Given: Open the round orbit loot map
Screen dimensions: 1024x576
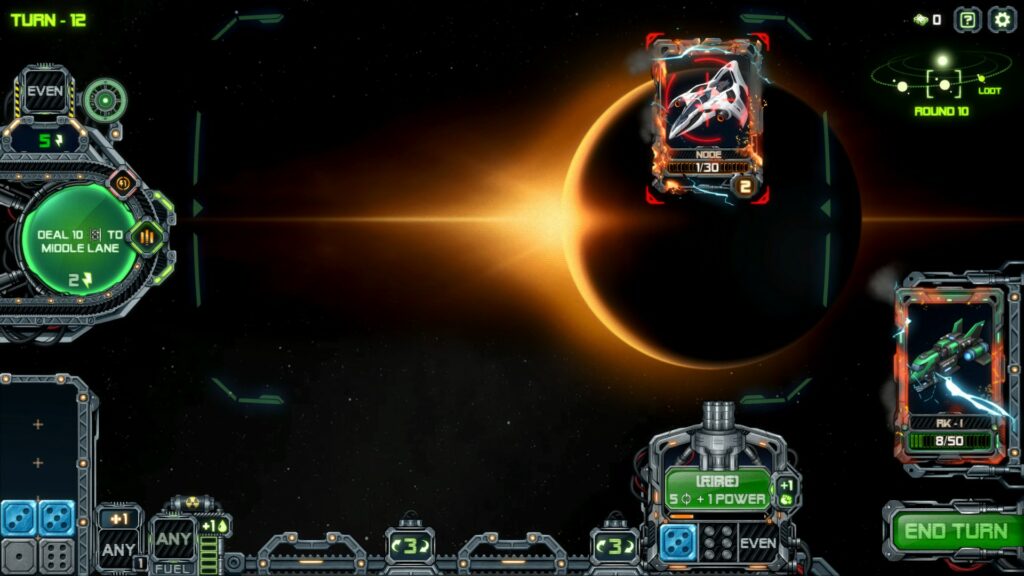Looking at the screenshot, I should click(941, 80).
